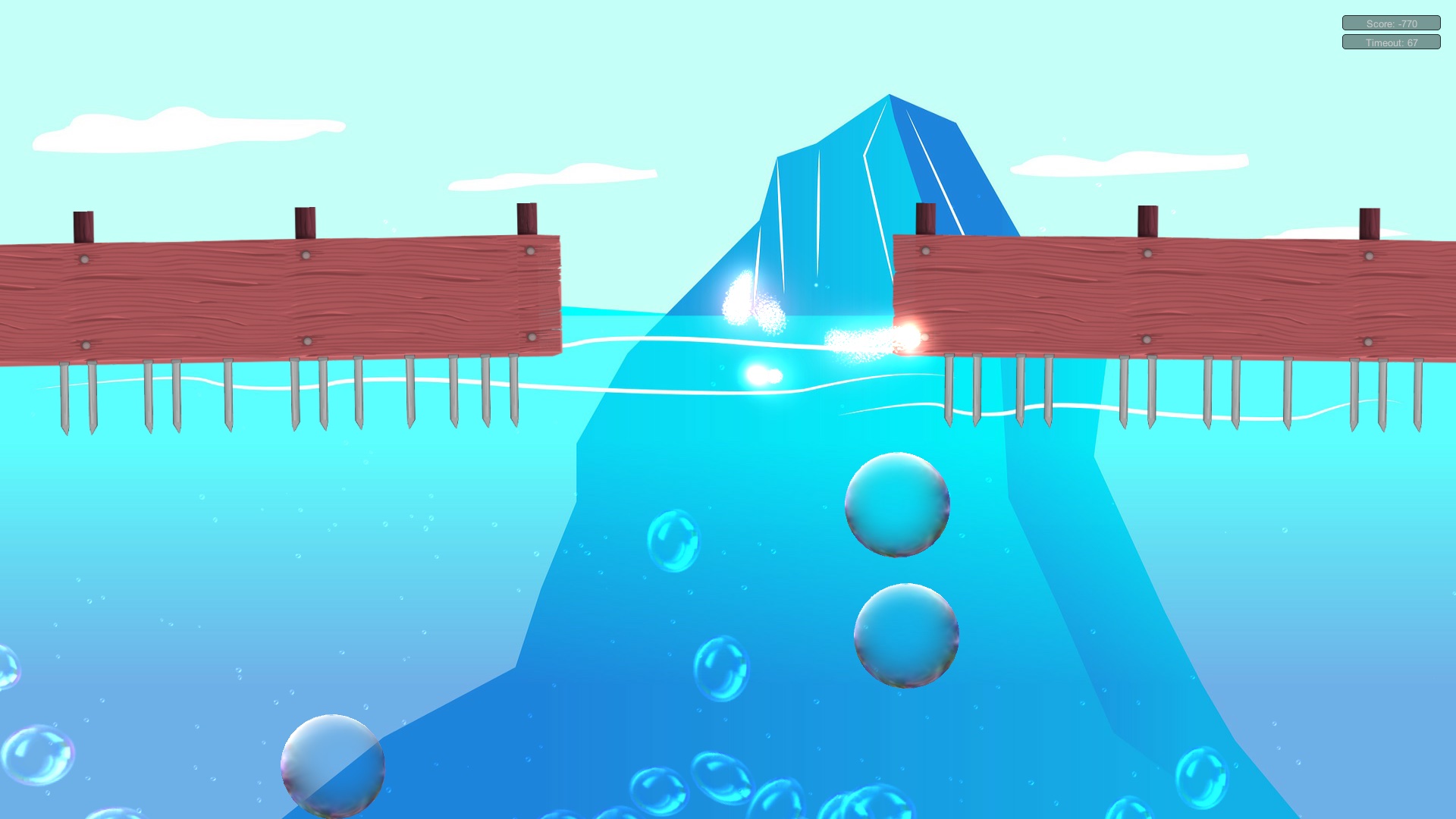1456x819 pixels.
Task: Click the post nearest the iceberg on right bridge
Action: click(925, 220)
